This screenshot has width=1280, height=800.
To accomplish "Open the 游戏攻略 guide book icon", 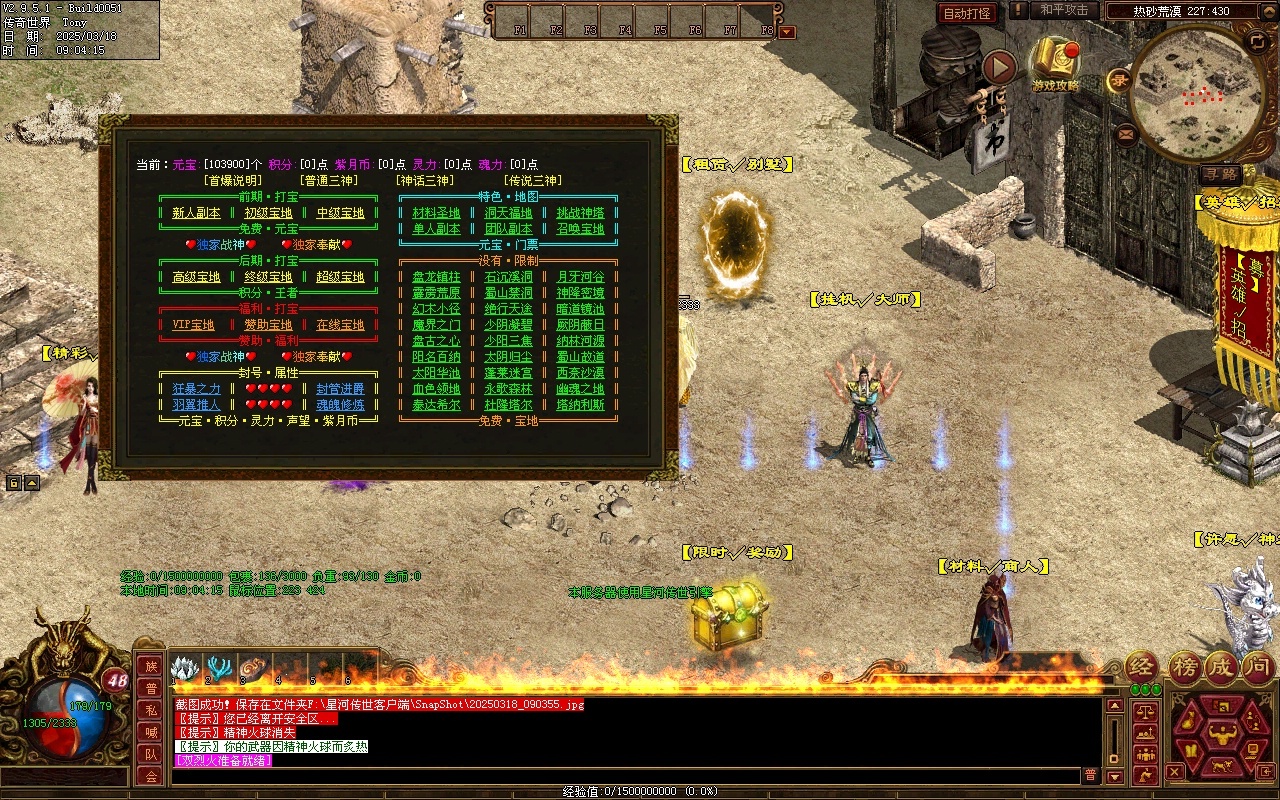I will tap(1055, 65).
